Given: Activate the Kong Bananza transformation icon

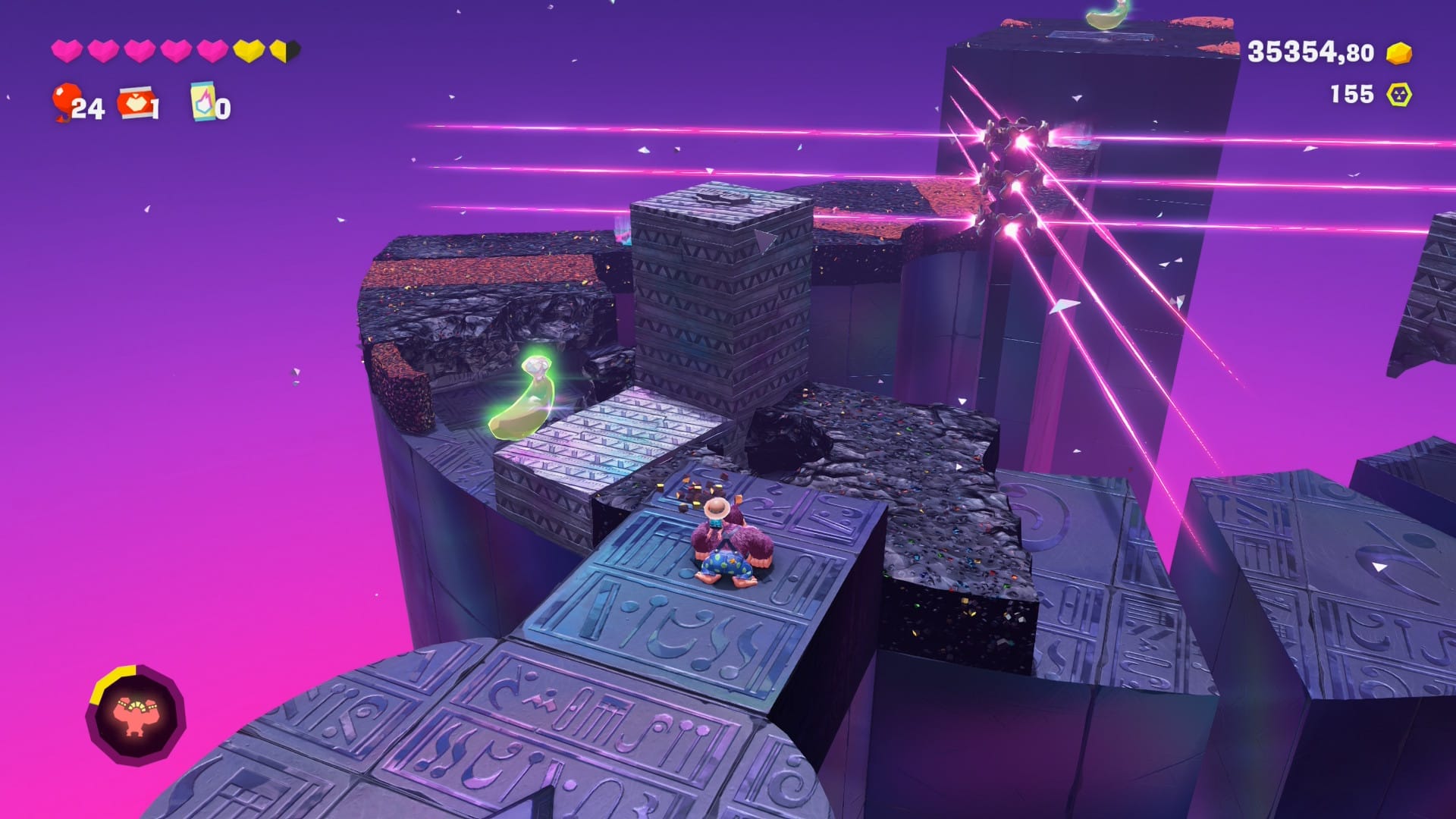Looking at the screenshot, I should (x=136, y=714).
